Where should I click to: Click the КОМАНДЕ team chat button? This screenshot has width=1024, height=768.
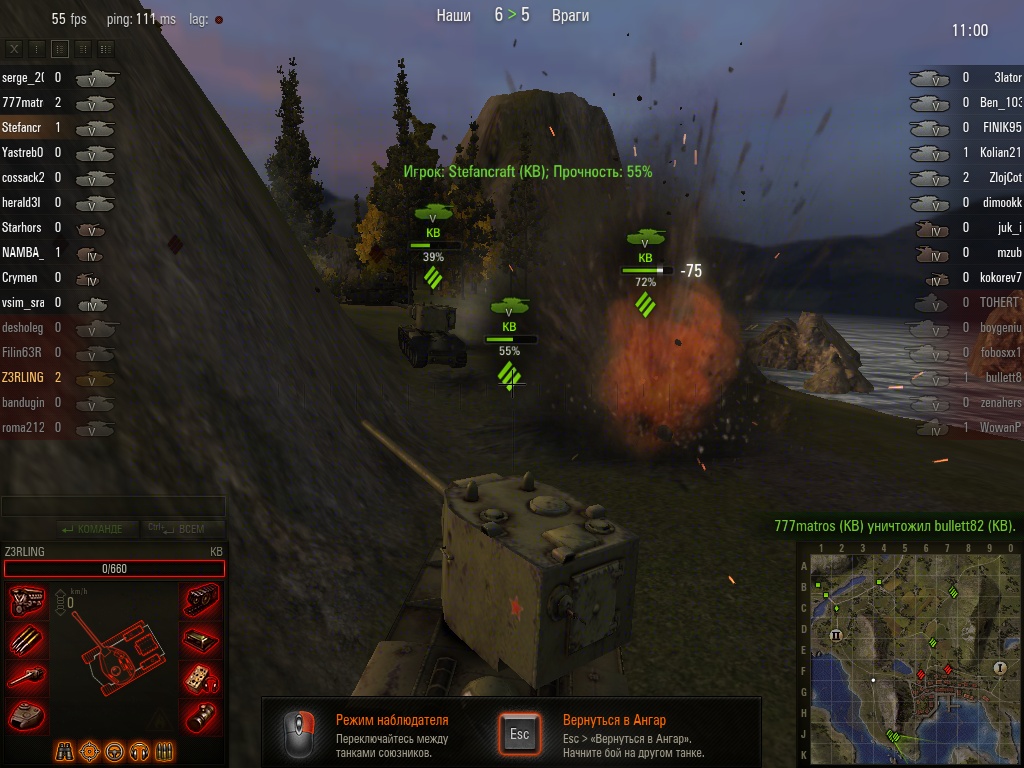point(92,528)
